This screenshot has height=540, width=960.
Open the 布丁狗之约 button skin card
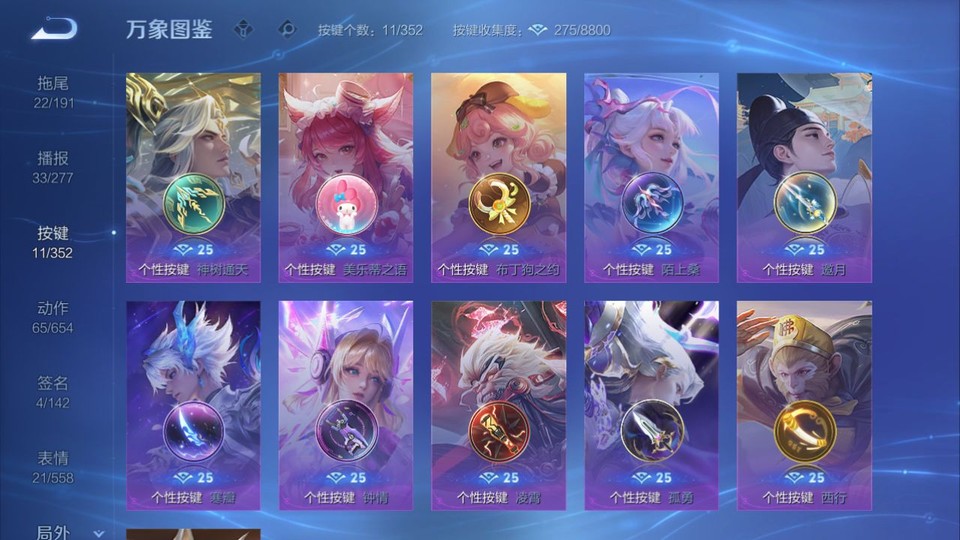coord(498,177)
